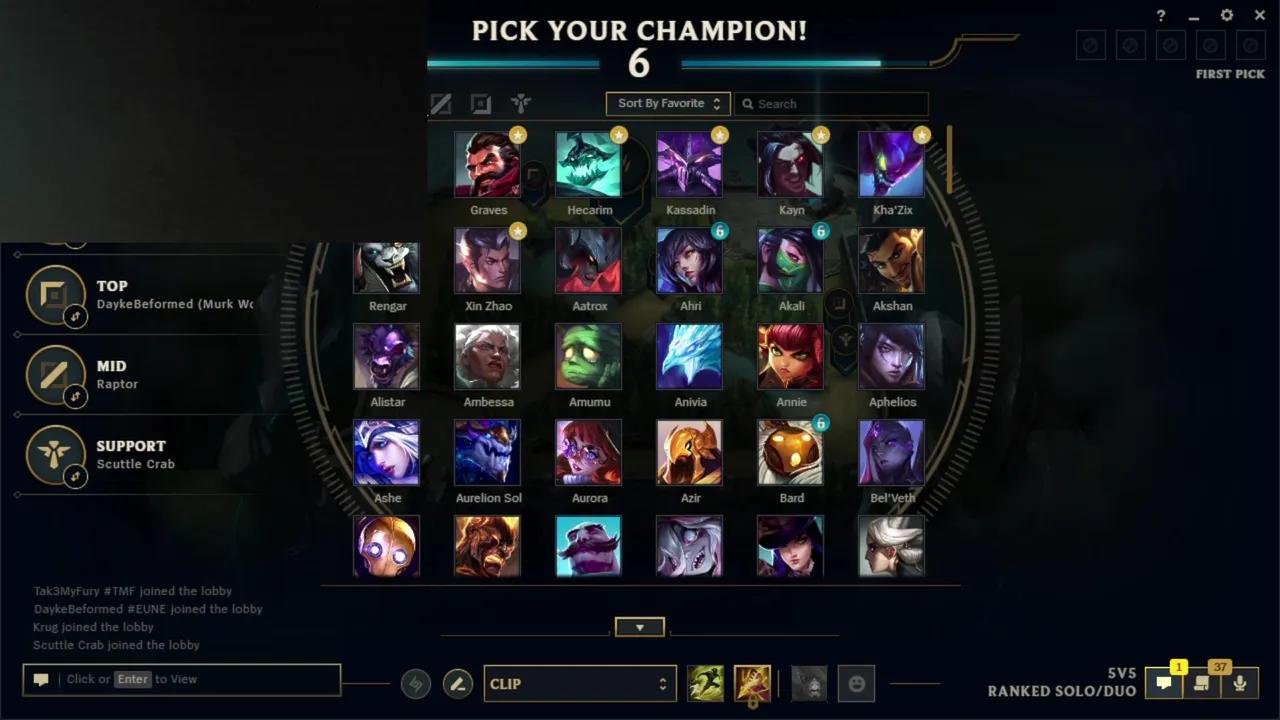Open chat with the message bubble icon

(1163, 684)
